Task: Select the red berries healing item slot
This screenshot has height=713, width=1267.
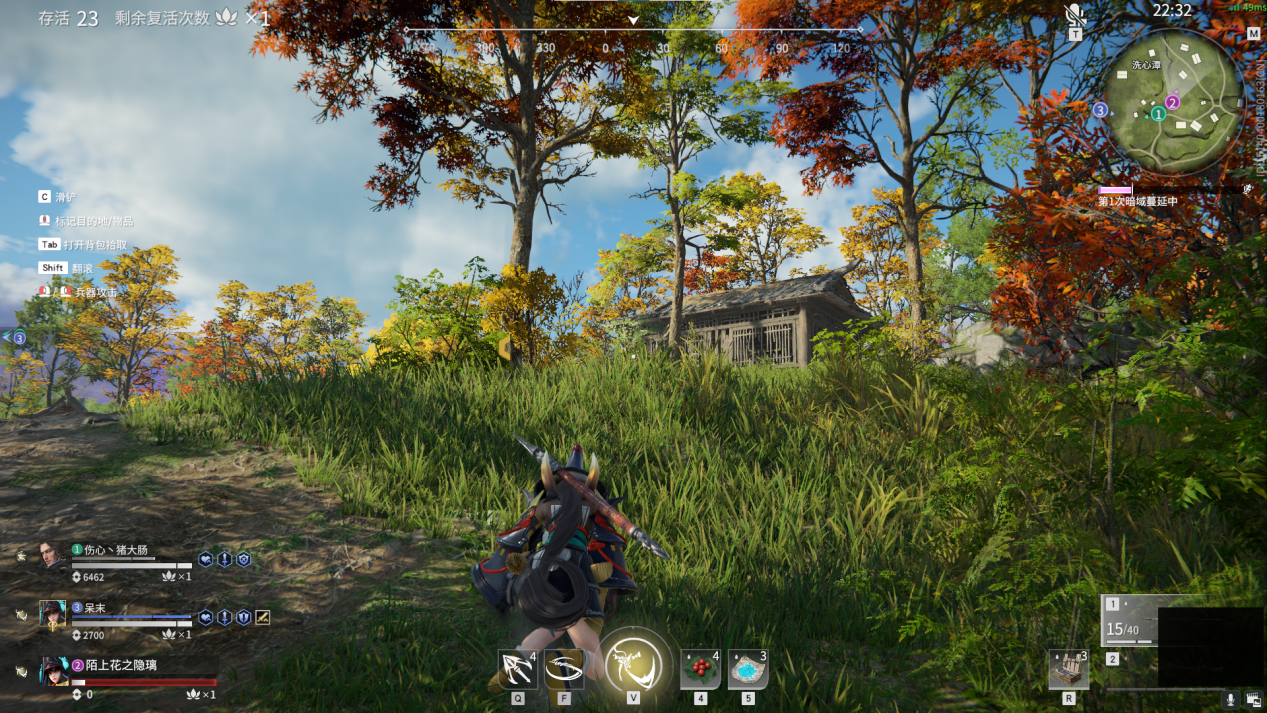Action: pos(700,669)
